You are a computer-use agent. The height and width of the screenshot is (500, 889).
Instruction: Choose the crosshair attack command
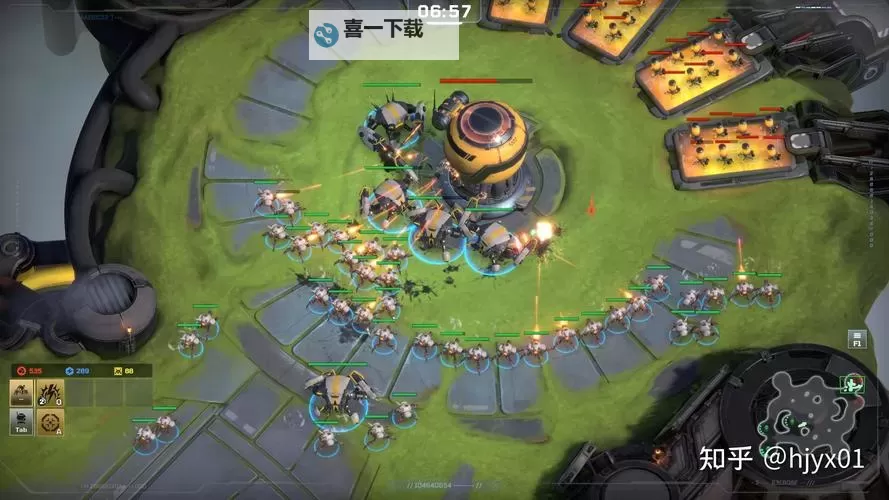pyautogui.click(x=50, y=421)
